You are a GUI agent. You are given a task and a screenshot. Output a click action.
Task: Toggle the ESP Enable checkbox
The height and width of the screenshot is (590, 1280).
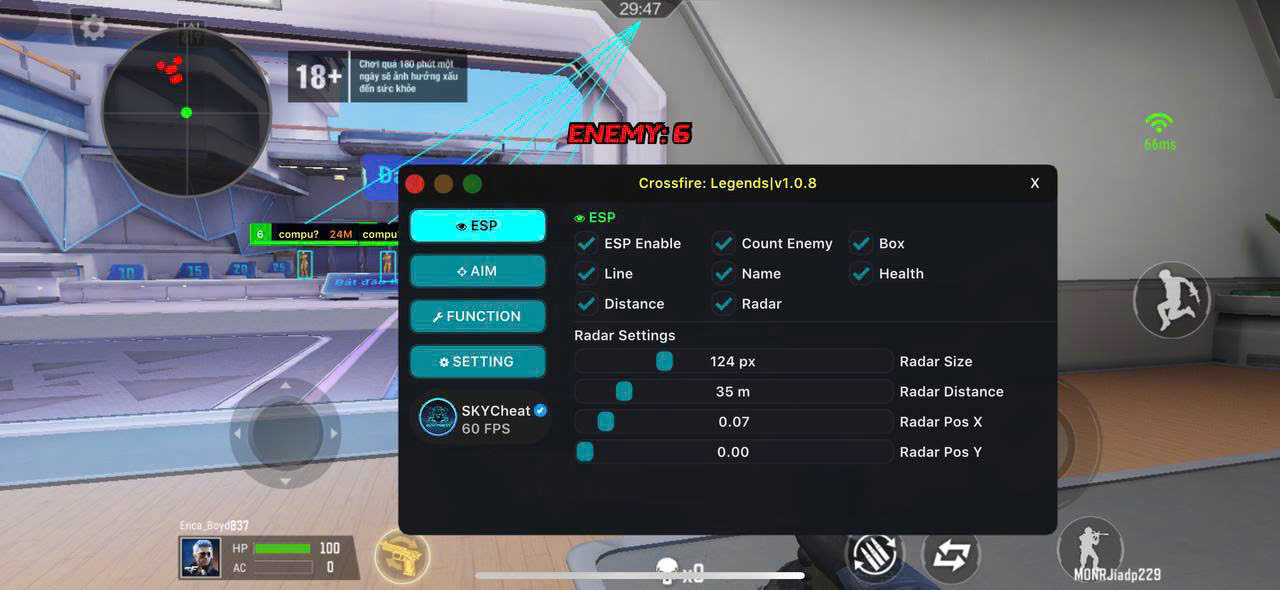tap(587, 243)
